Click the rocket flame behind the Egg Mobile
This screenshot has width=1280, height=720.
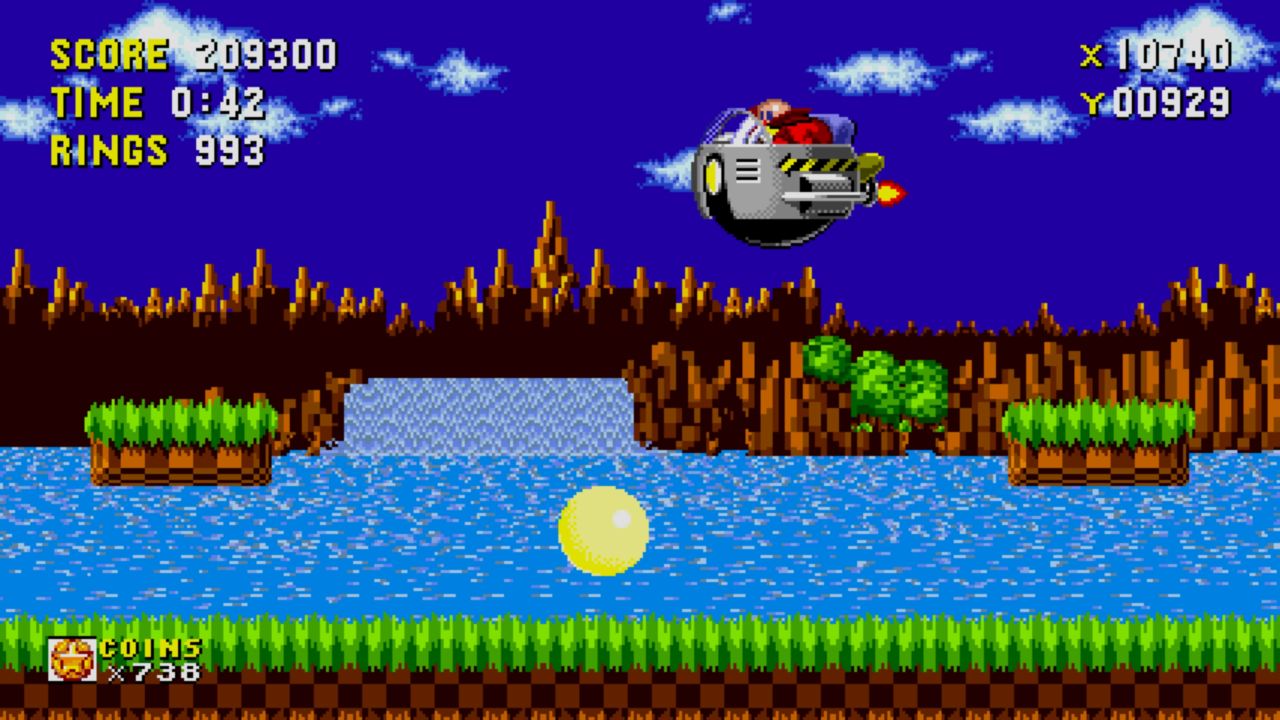(x=893, y=193)
